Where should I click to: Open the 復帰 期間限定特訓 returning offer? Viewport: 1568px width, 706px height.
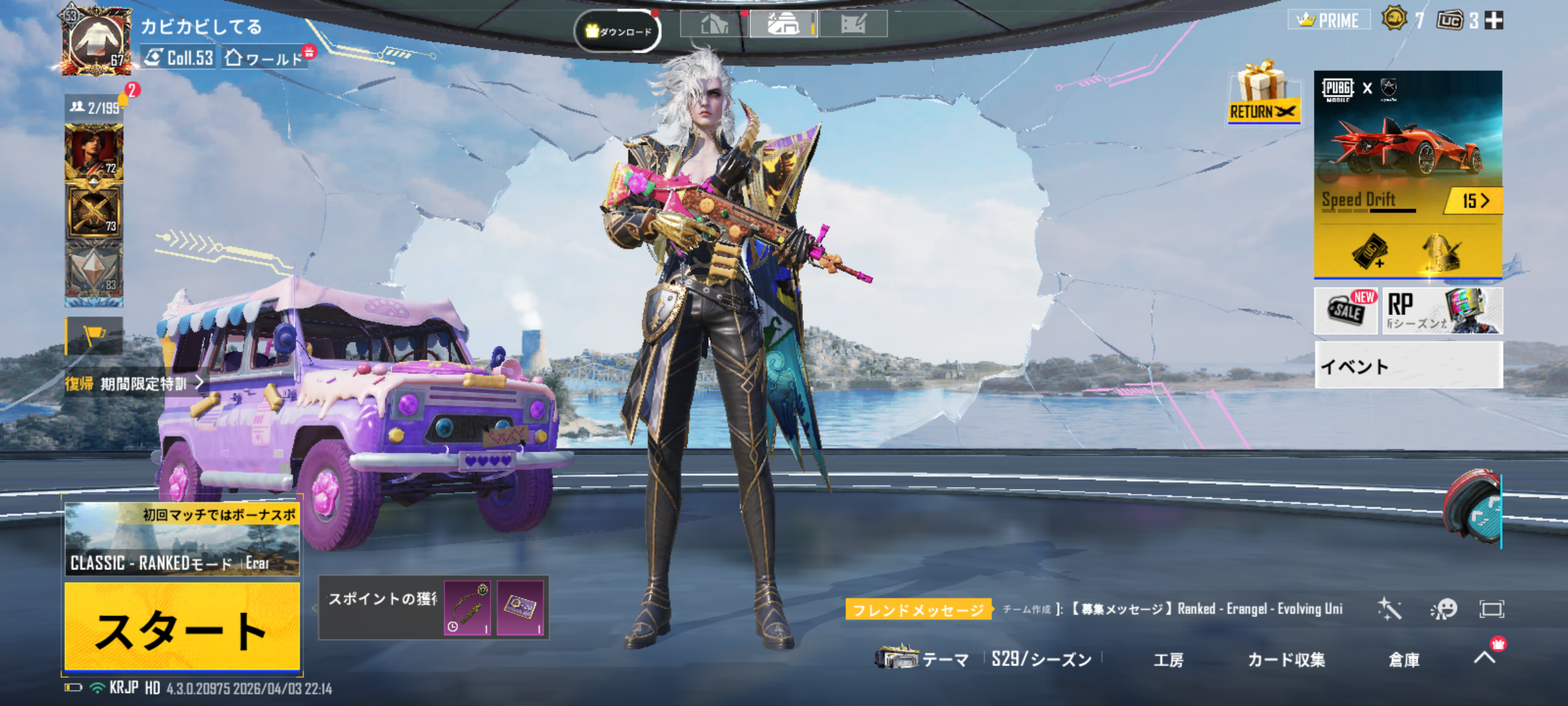click(x=134, y=384)
